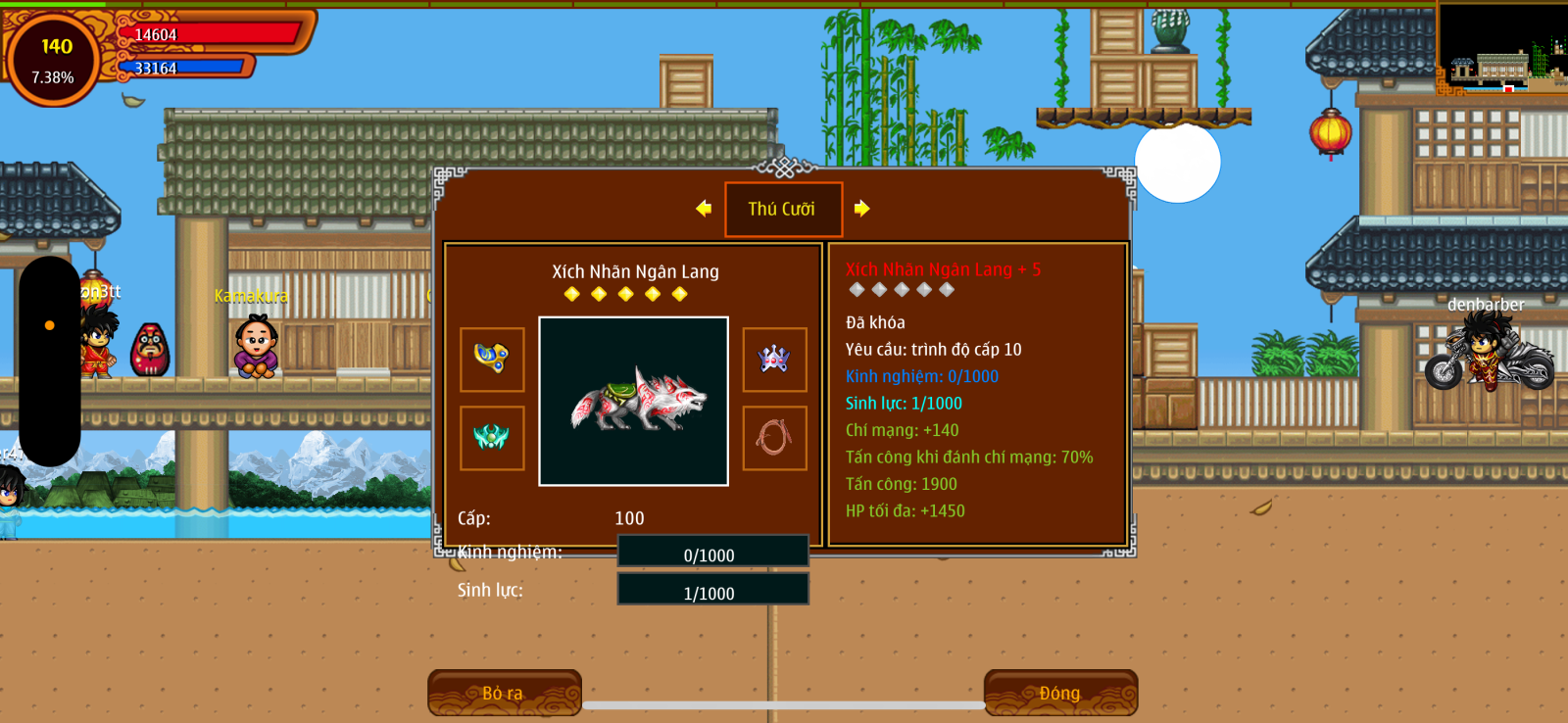Remove mount with Bỏ ra button
Screen dimensions: 1568x723
tap(505, 693)
